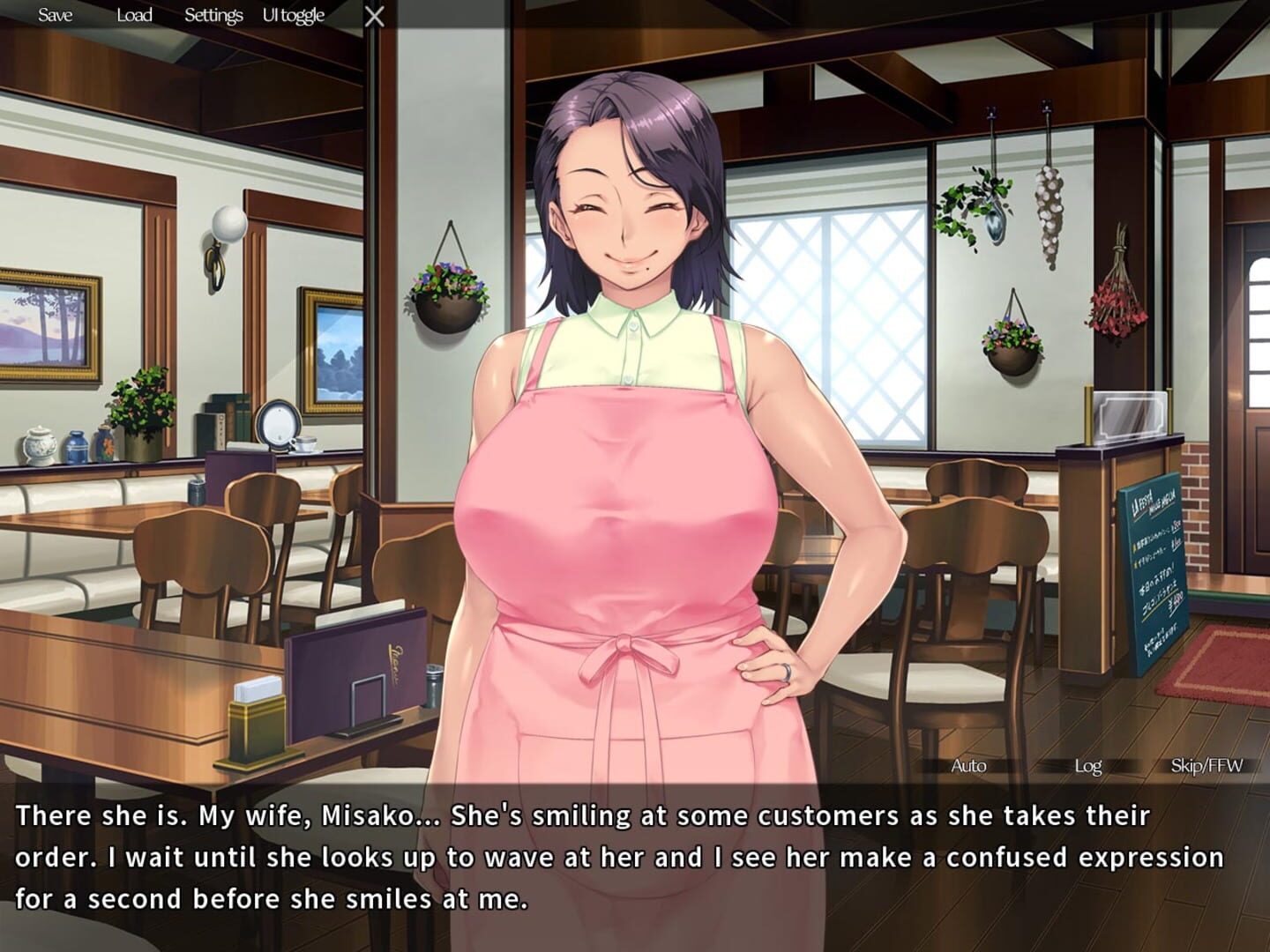Open the Load game screen
Image resolution: width=1270 pixels, height=952 pixels.
(x=133, y=15)
